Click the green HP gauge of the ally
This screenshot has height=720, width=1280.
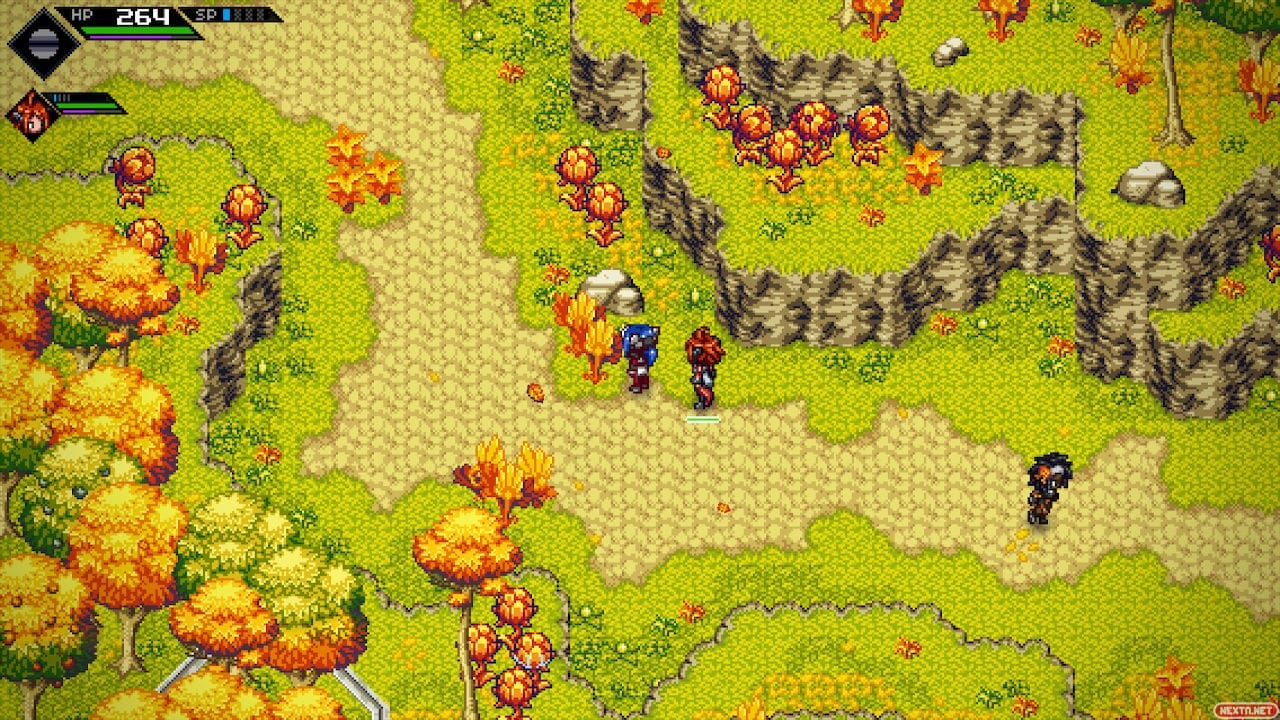(85, 104)
